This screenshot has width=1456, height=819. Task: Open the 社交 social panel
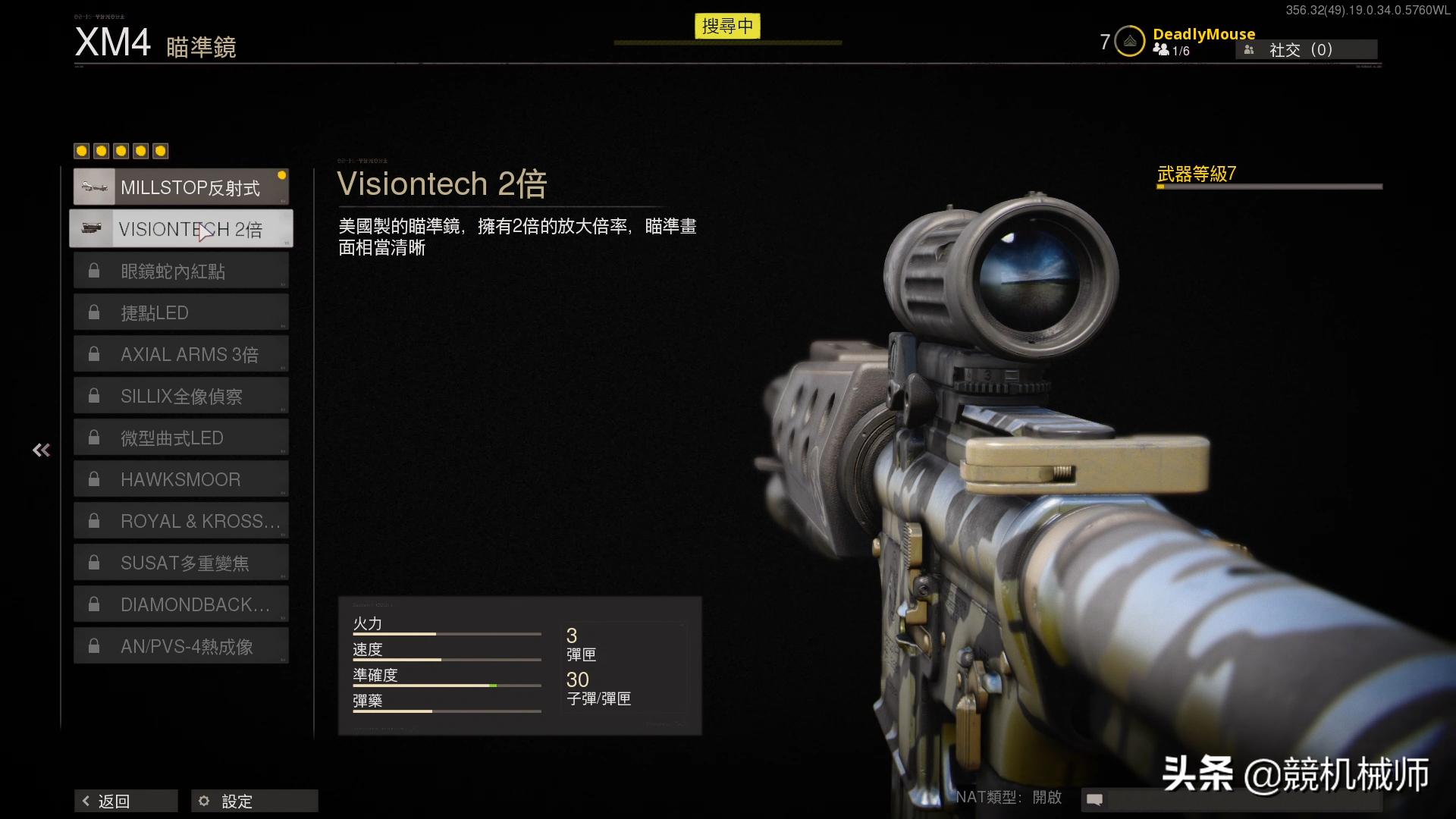coord(1306,50)
